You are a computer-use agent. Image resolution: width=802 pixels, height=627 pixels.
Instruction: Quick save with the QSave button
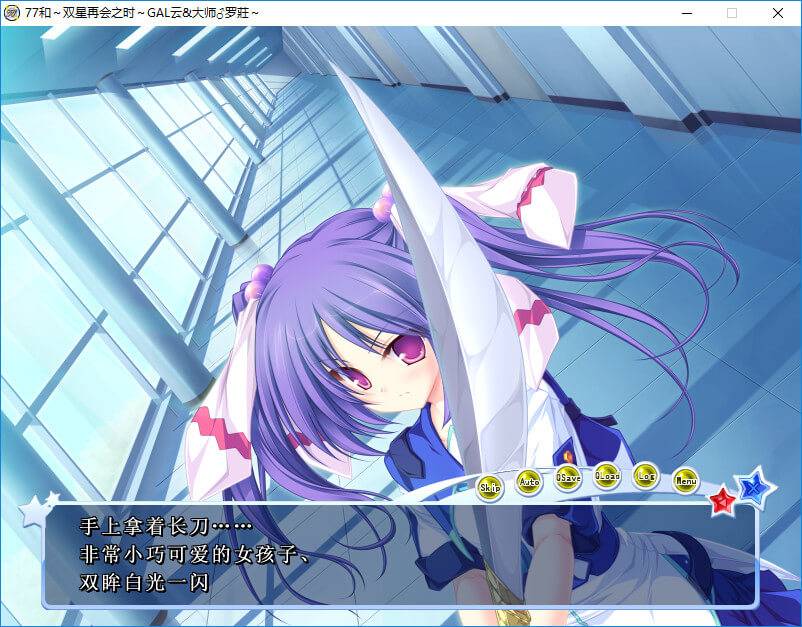tap(568, 477)
